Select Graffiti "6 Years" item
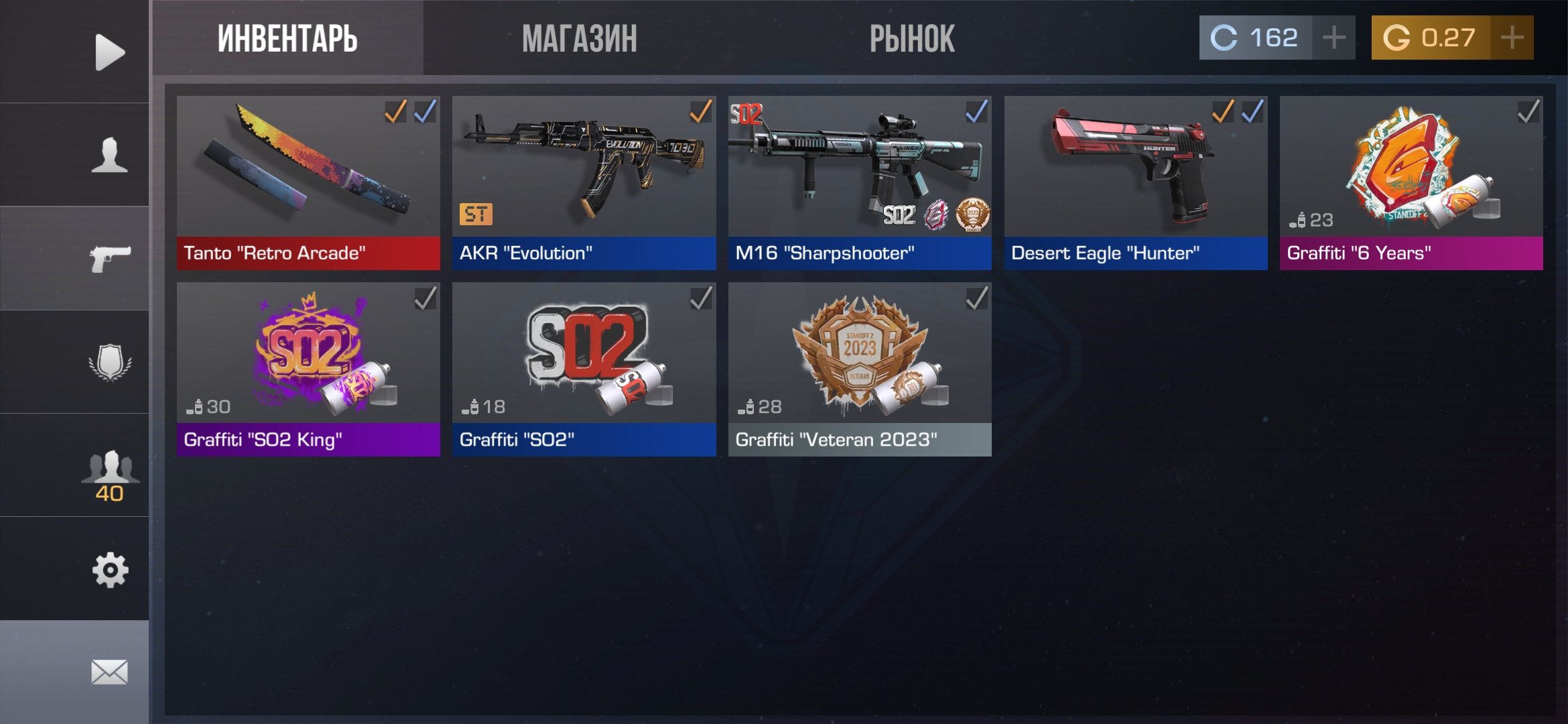 click(1411, 182)
